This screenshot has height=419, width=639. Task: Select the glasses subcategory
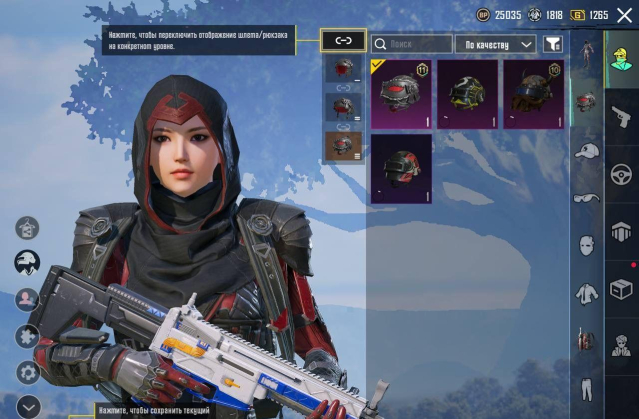pyautogui.click(x=586, y=197)
